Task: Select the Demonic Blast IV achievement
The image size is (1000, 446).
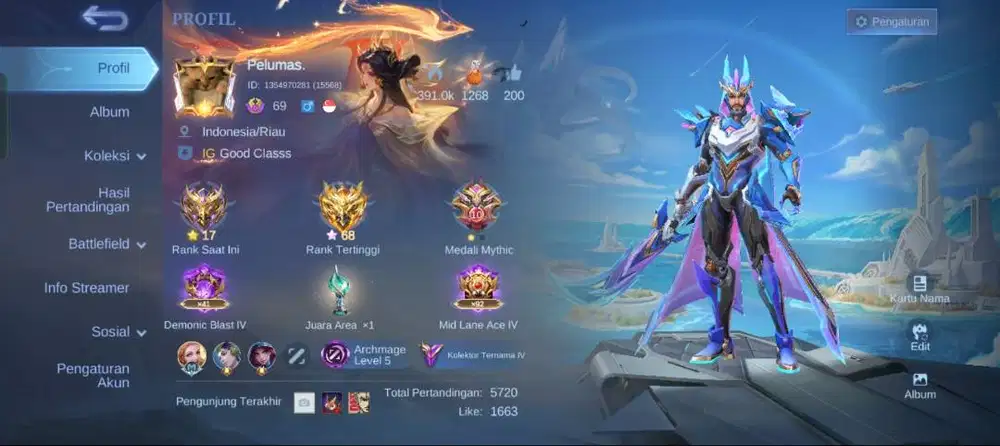Action: point(204,290)
